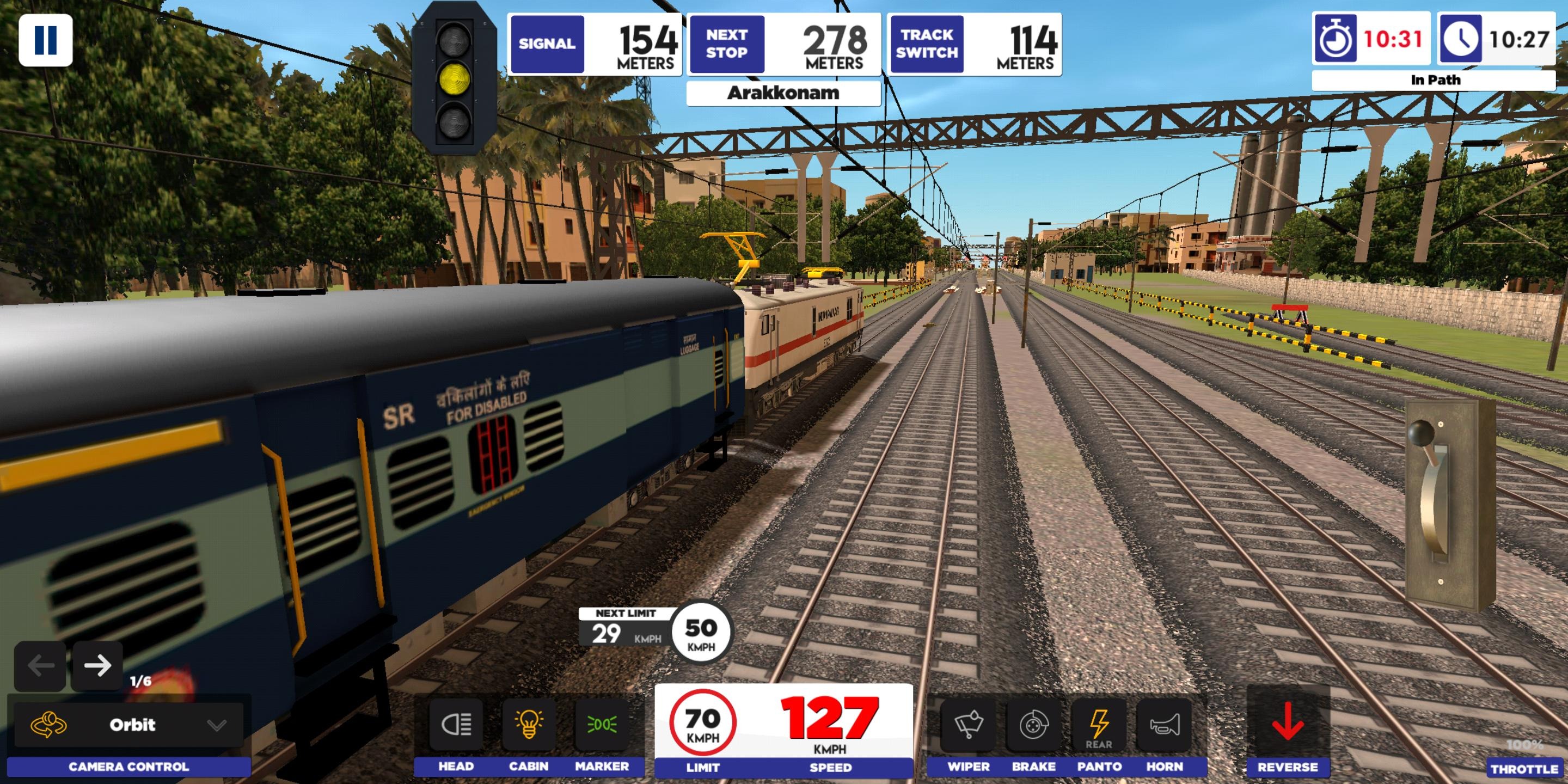This screenshot has height=784, width=1568.
Task: Toggle the headlight (HEAD) button
Action: pyautogui.click(x=456, y=724)
